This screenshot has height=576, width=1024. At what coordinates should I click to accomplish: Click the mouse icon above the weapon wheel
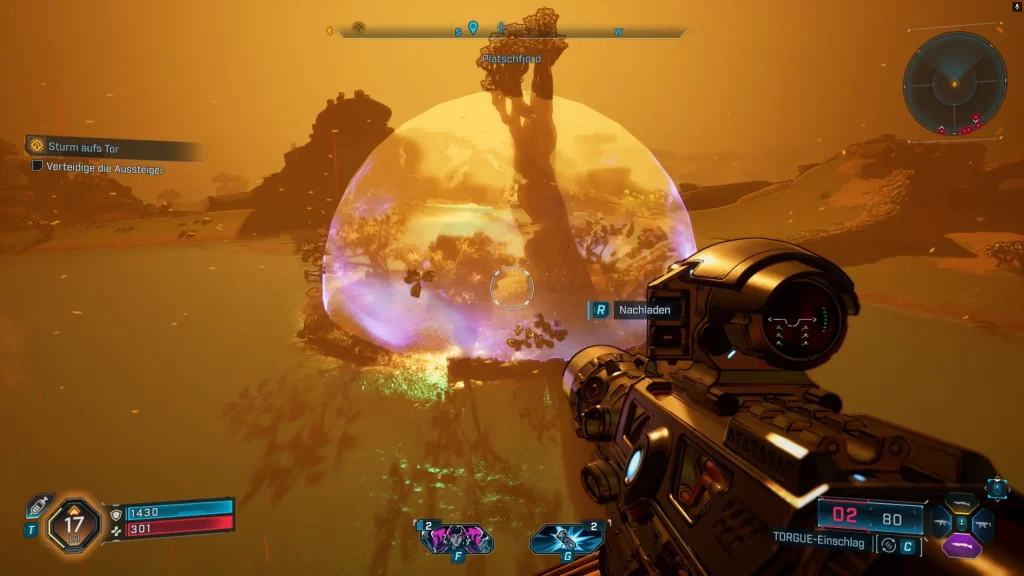tap(997, 487)
